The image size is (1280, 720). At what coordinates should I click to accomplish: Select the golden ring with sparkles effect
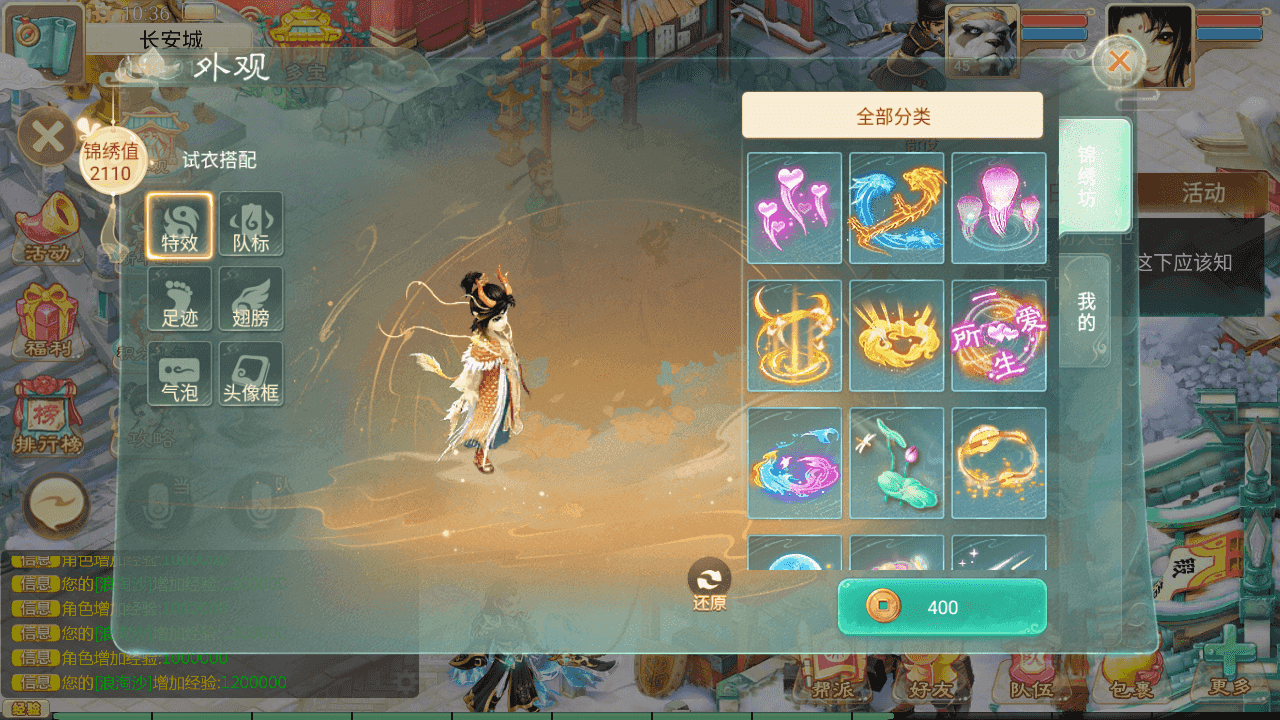tap(999, 463)
